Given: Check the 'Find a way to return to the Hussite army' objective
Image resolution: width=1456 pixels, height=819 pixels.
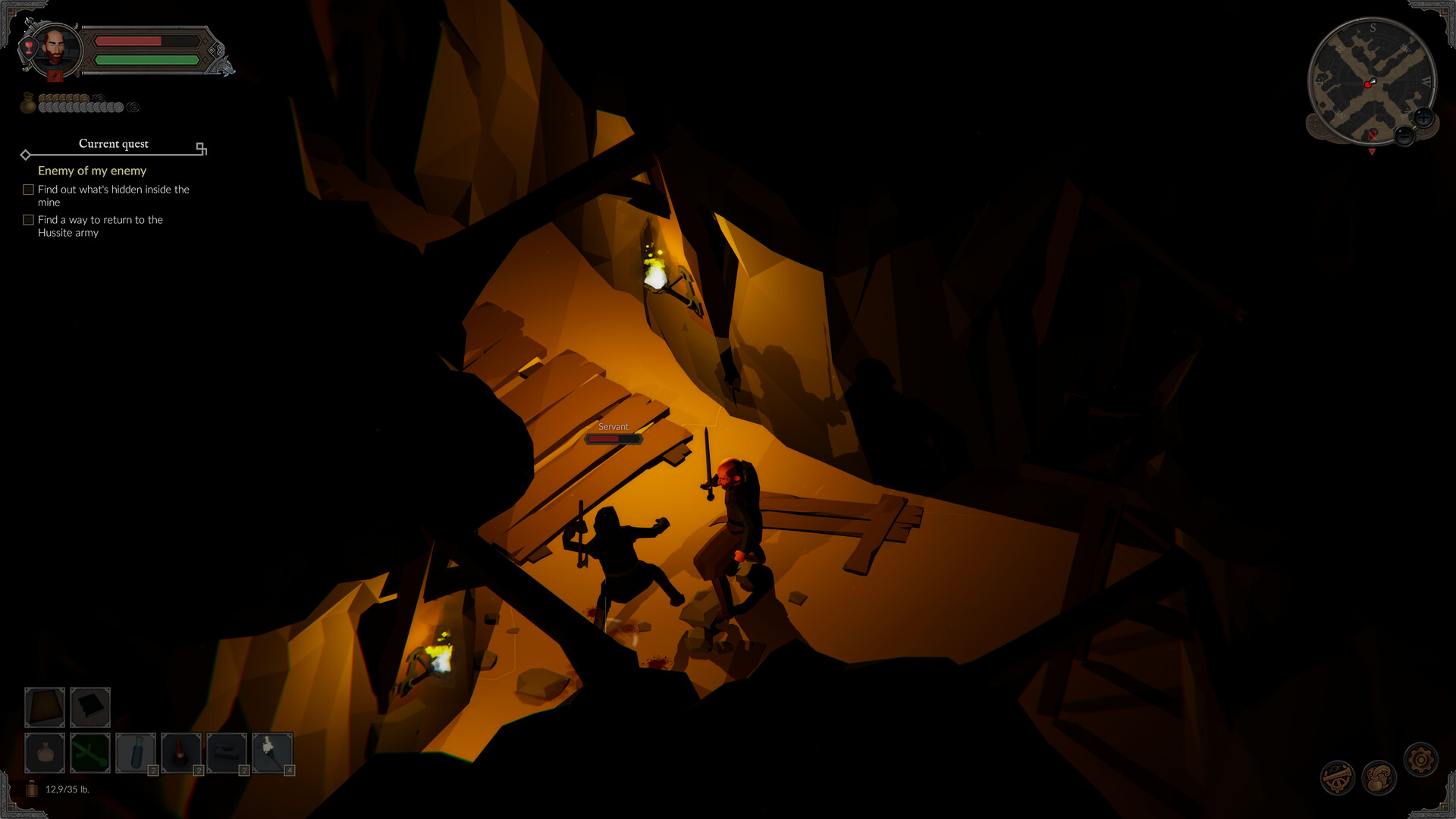Looking at the screenshot, I should [29, 220].
